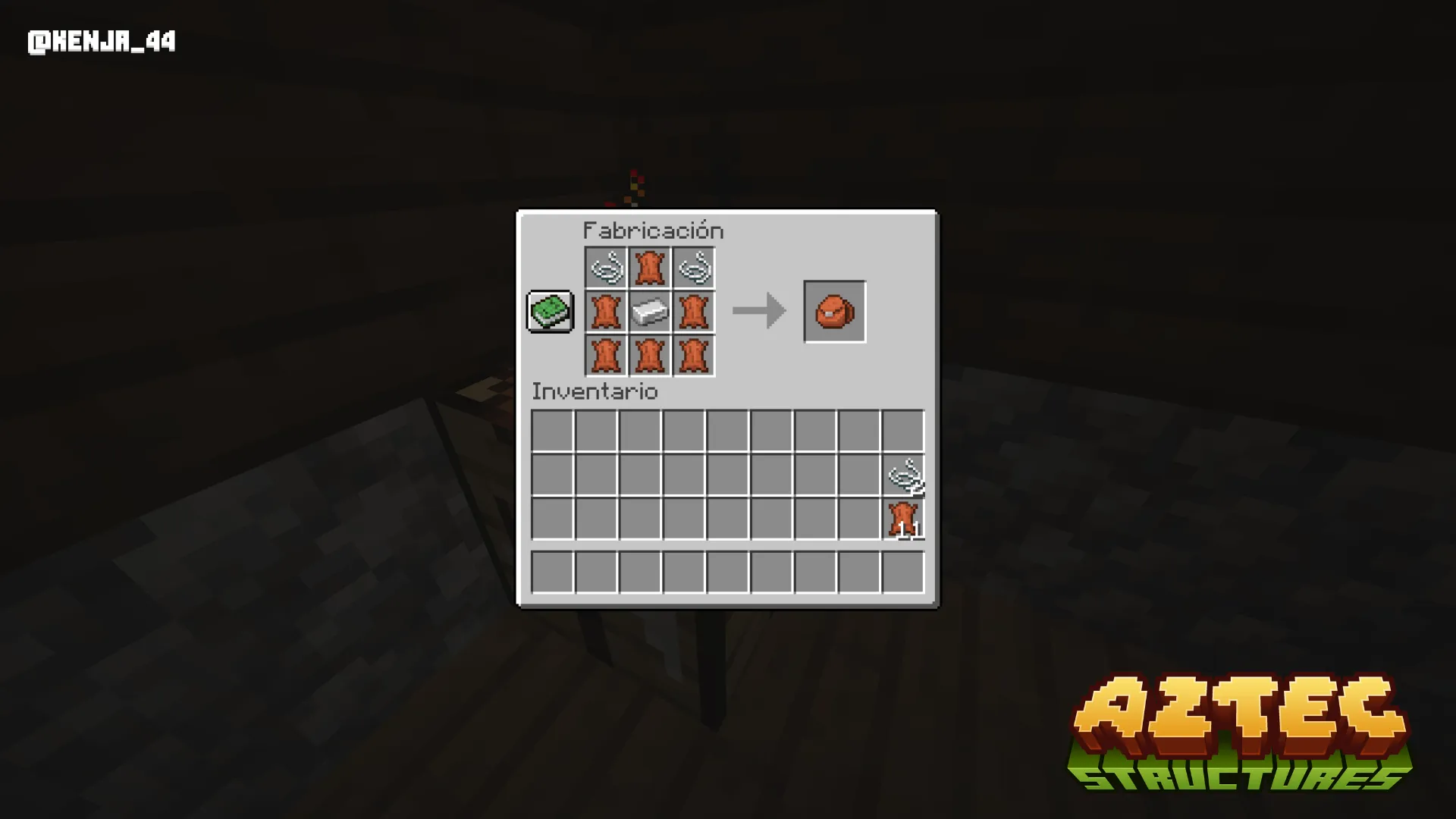Click the leather in the top-middle crafting slot
The width and height of the screenshot is (1456, 819).
click(651, 268)
